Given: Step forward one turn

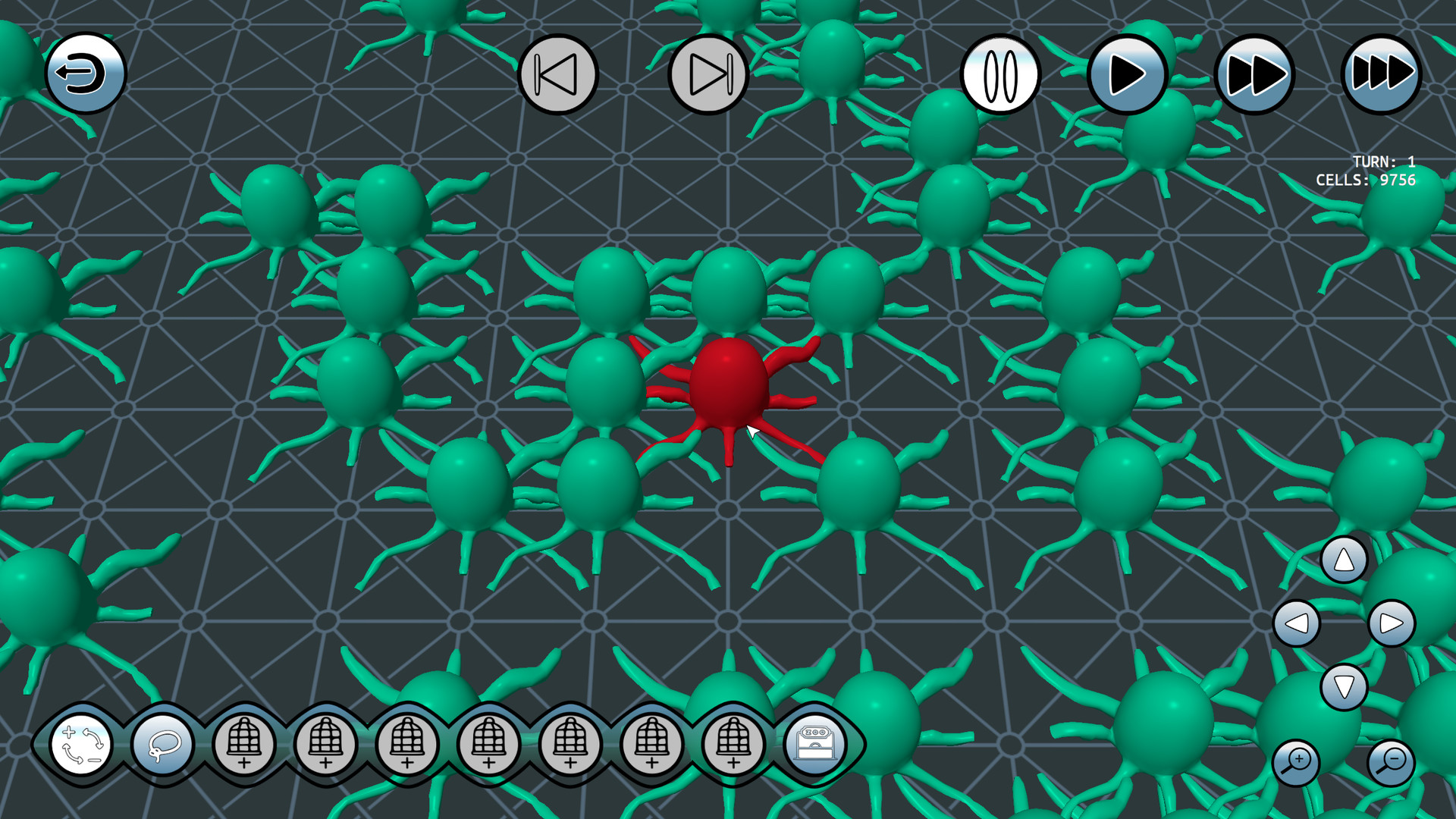Looking at the screenshot, I should 705,73.
